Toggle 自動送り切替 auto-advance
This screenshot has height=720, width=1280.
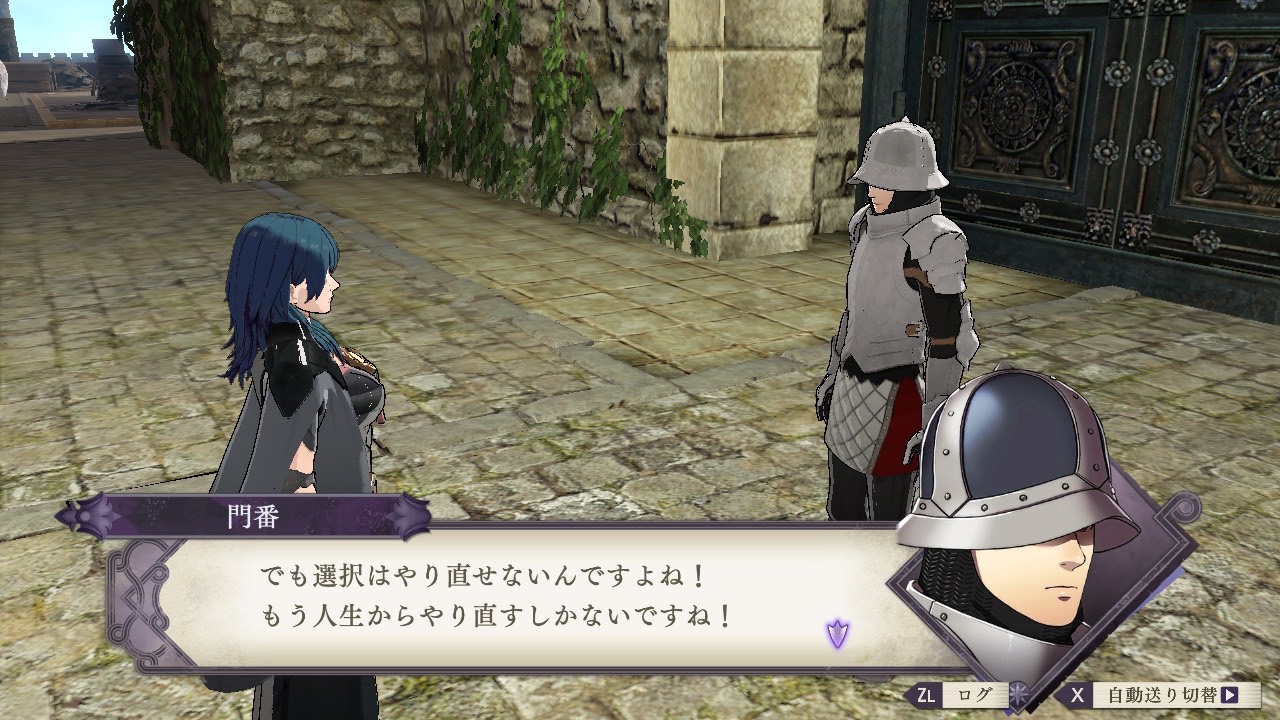(1160, 695)
